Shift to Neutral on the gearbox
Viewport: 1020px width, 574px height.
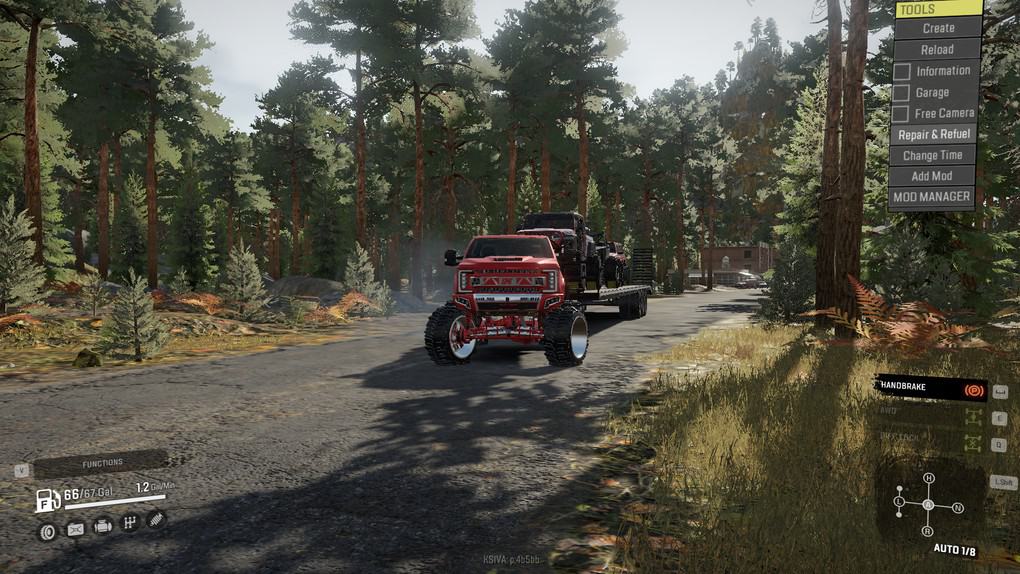[x=958, y=508]
